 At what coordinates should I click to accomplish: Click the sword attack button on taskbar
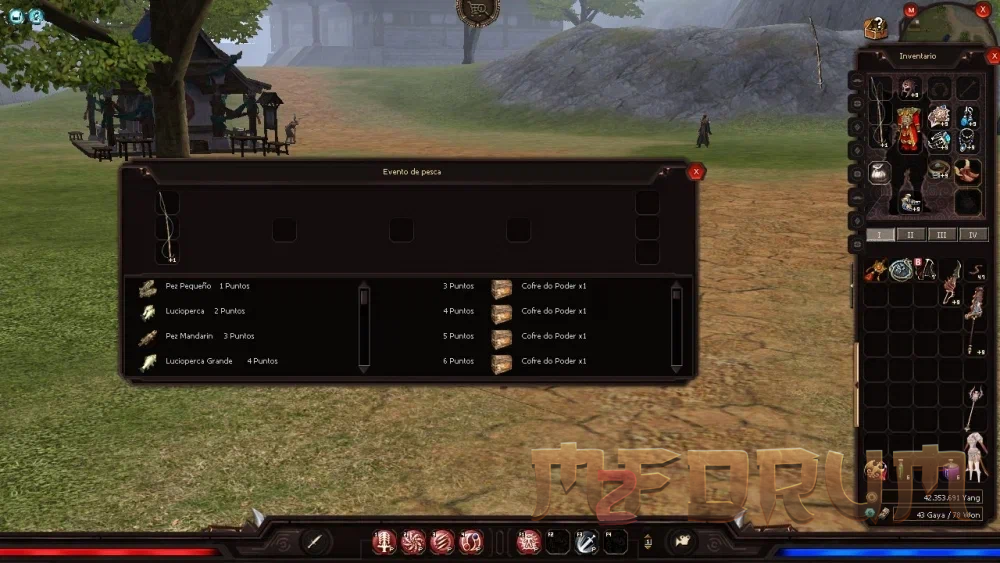click(315, 542)
